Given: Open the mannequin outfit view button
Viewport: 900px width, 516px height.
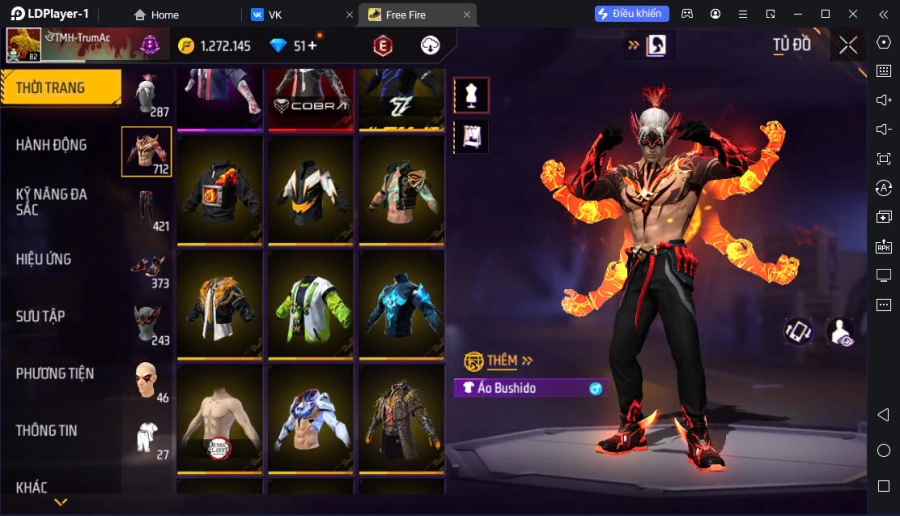Looking at the screenshot, I should point(472,95).
